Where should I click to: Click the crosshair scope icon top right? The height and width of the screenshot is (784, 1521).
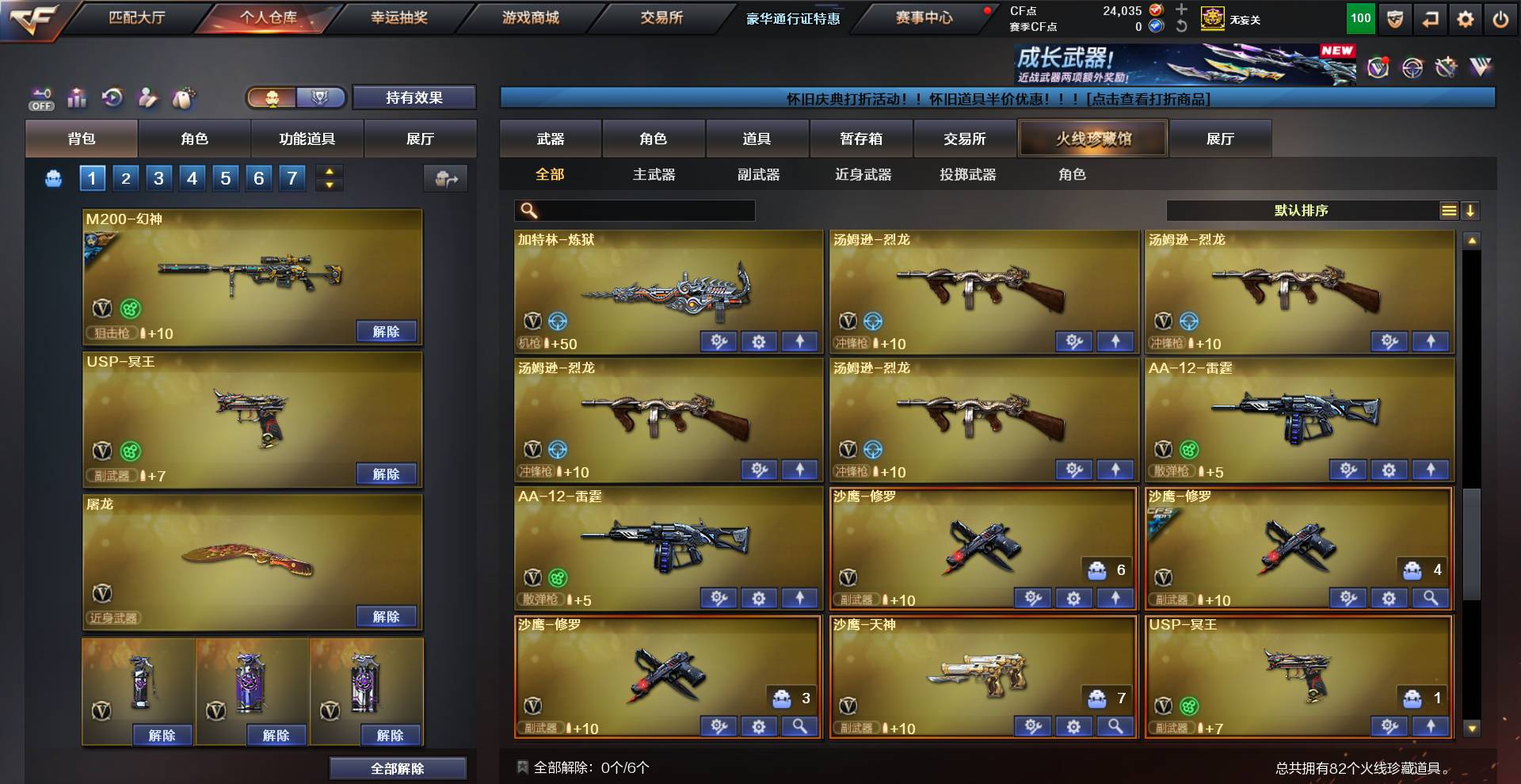click(x=1412, y=68)
